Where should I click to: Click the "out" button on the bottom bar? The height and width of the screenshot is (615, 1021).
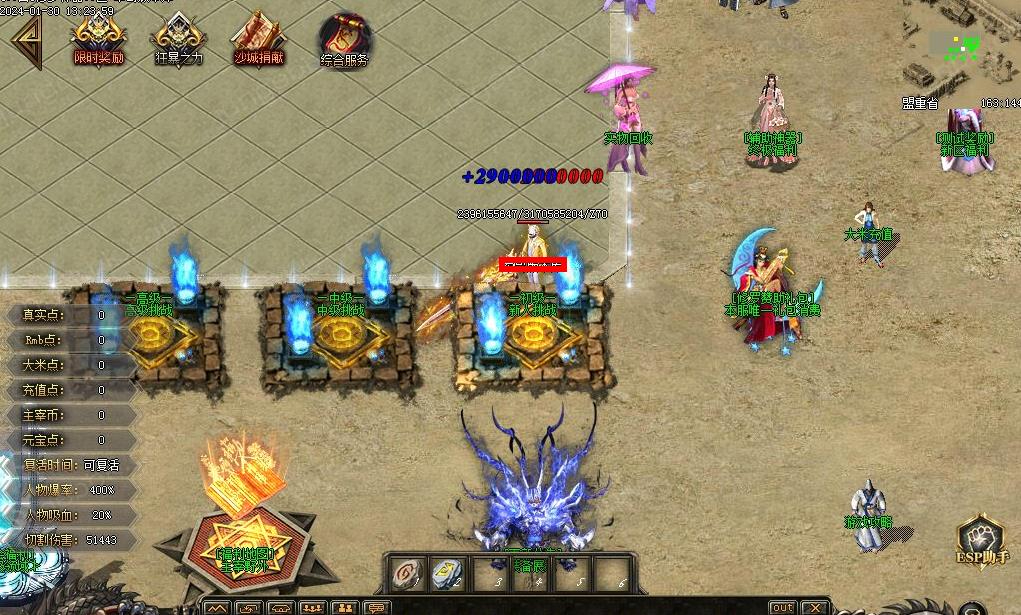click(x=782, y=608)
